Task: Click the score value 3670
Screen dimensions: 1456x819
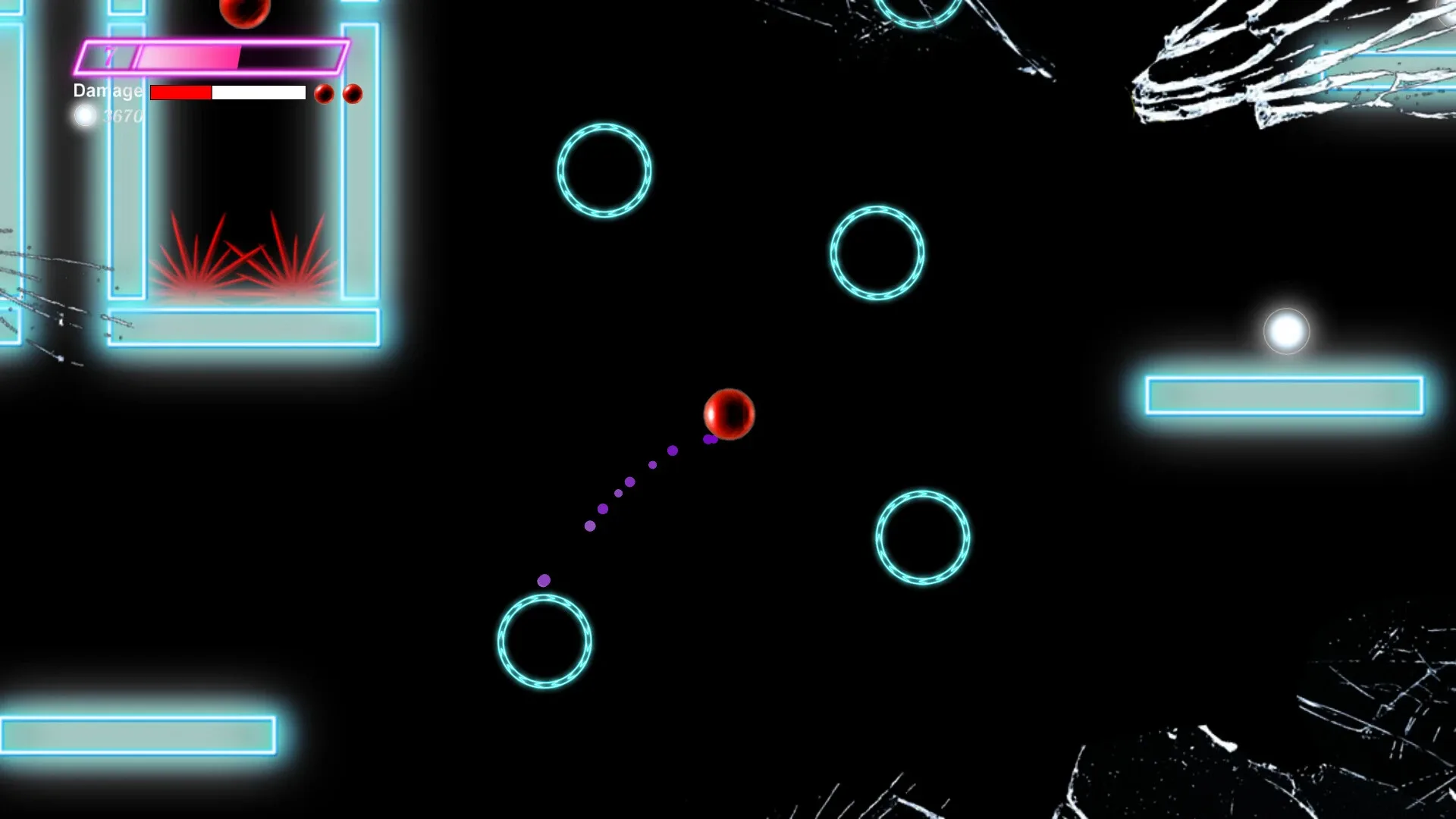Action: (x=124, y=116)
